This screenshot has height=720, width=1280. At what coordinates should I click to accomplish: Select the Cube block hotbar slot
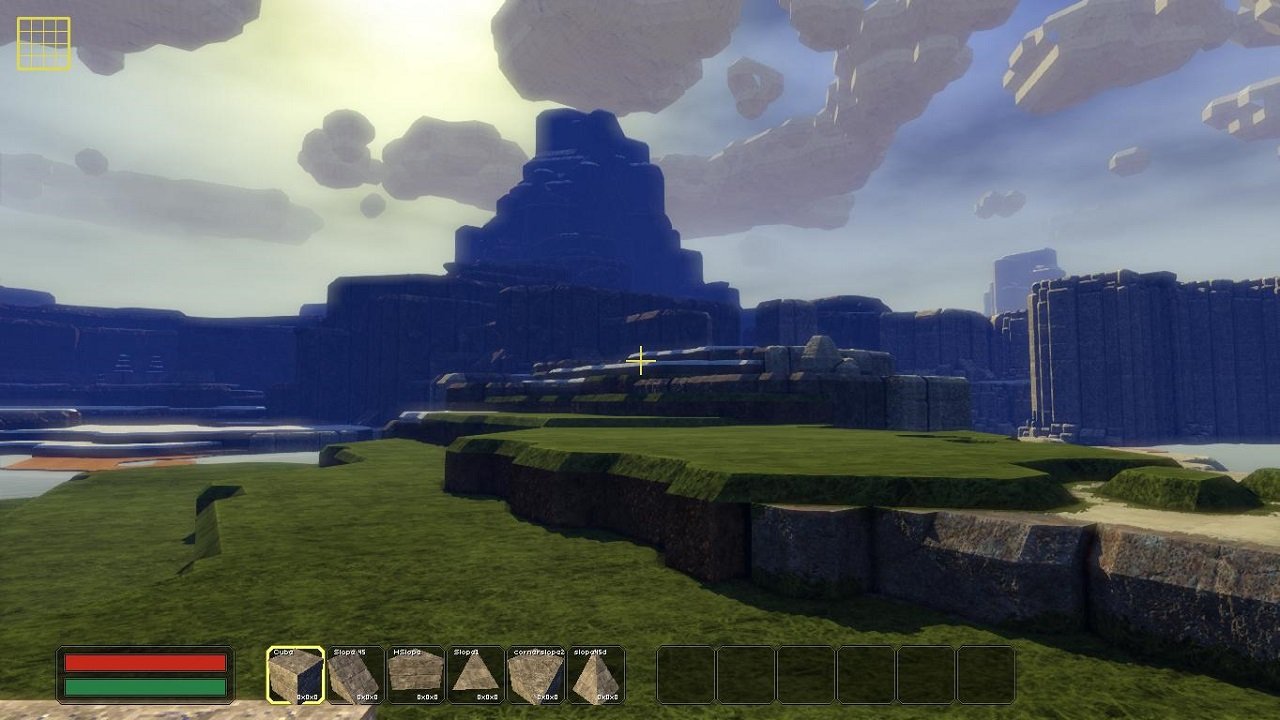tap(296, 675)
